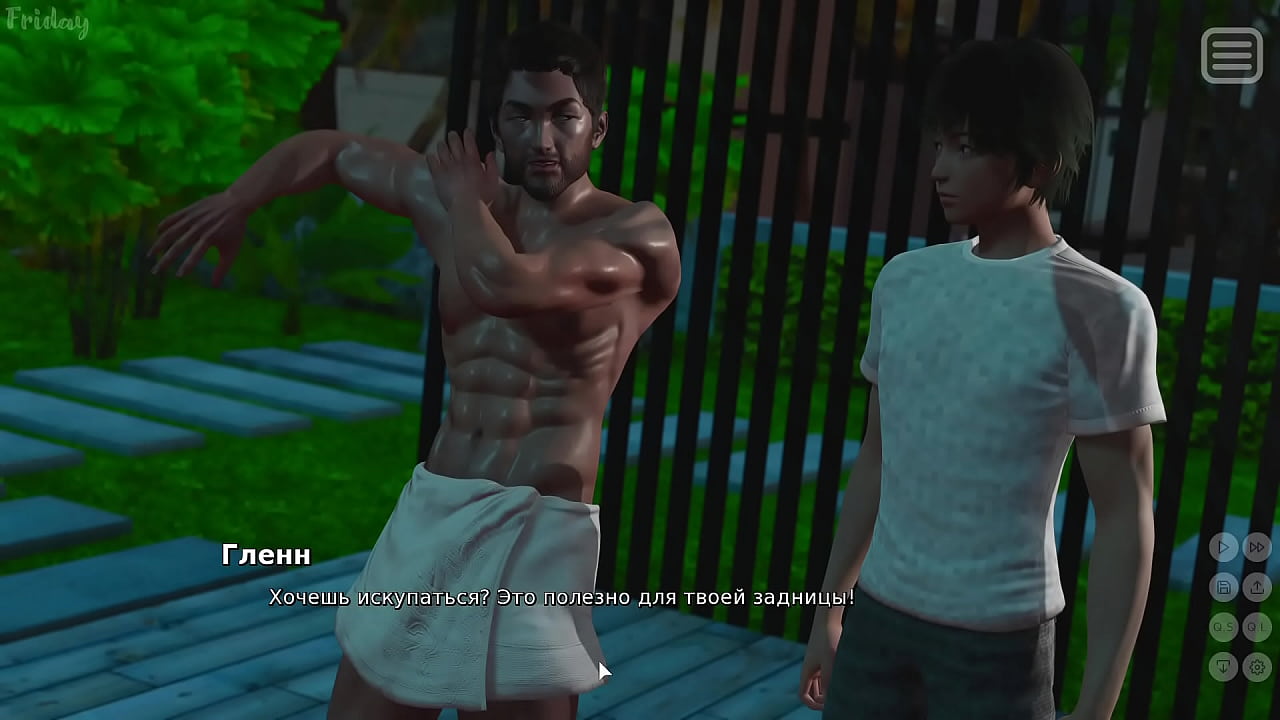Quick load with the Q.L button
This screenshot has width=1280, height=720.
pyautogui.click(x=1257, y=627)
